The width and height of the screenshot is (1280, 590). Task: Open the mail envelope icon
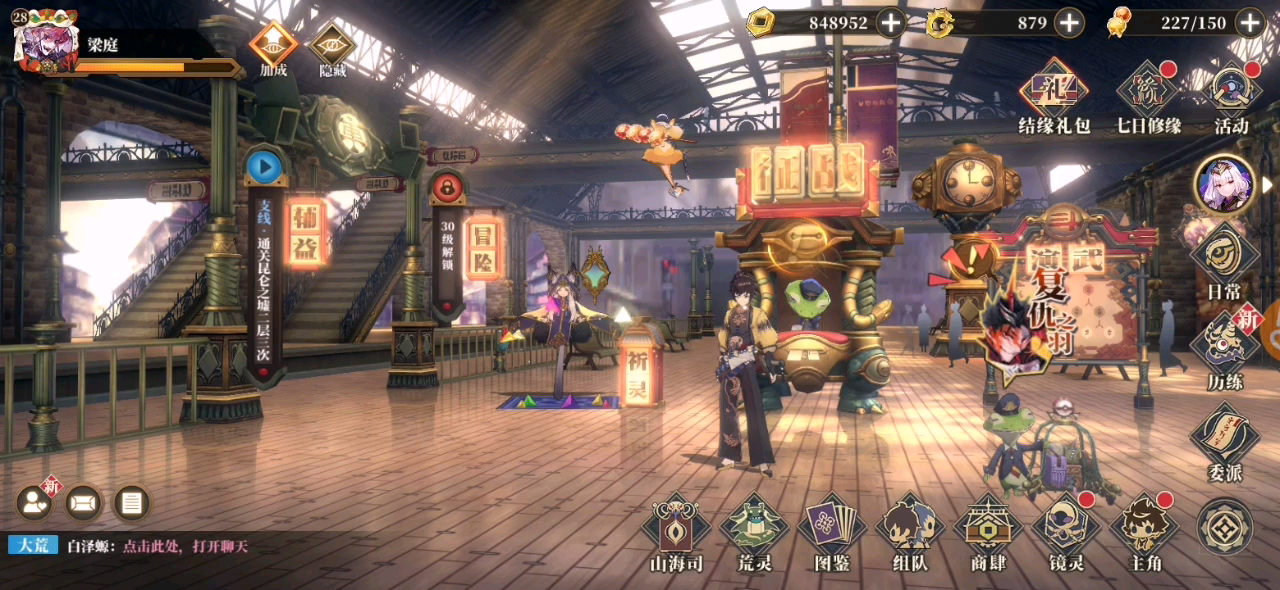(x=84, y=502)
